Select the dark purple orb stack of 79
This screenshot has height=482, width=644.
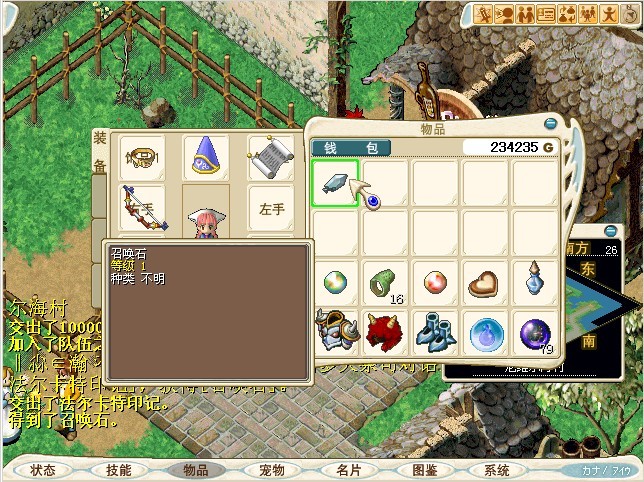[535, 331]
